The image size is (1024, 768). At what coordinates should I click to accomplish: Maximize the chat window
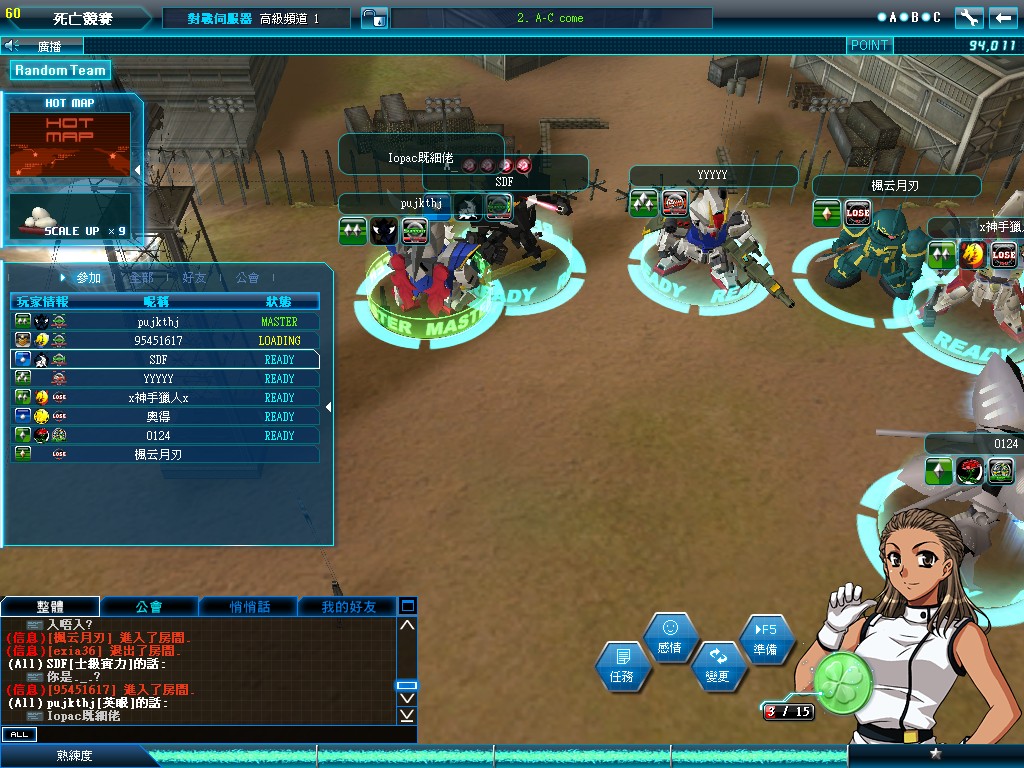tap(408, 606)
